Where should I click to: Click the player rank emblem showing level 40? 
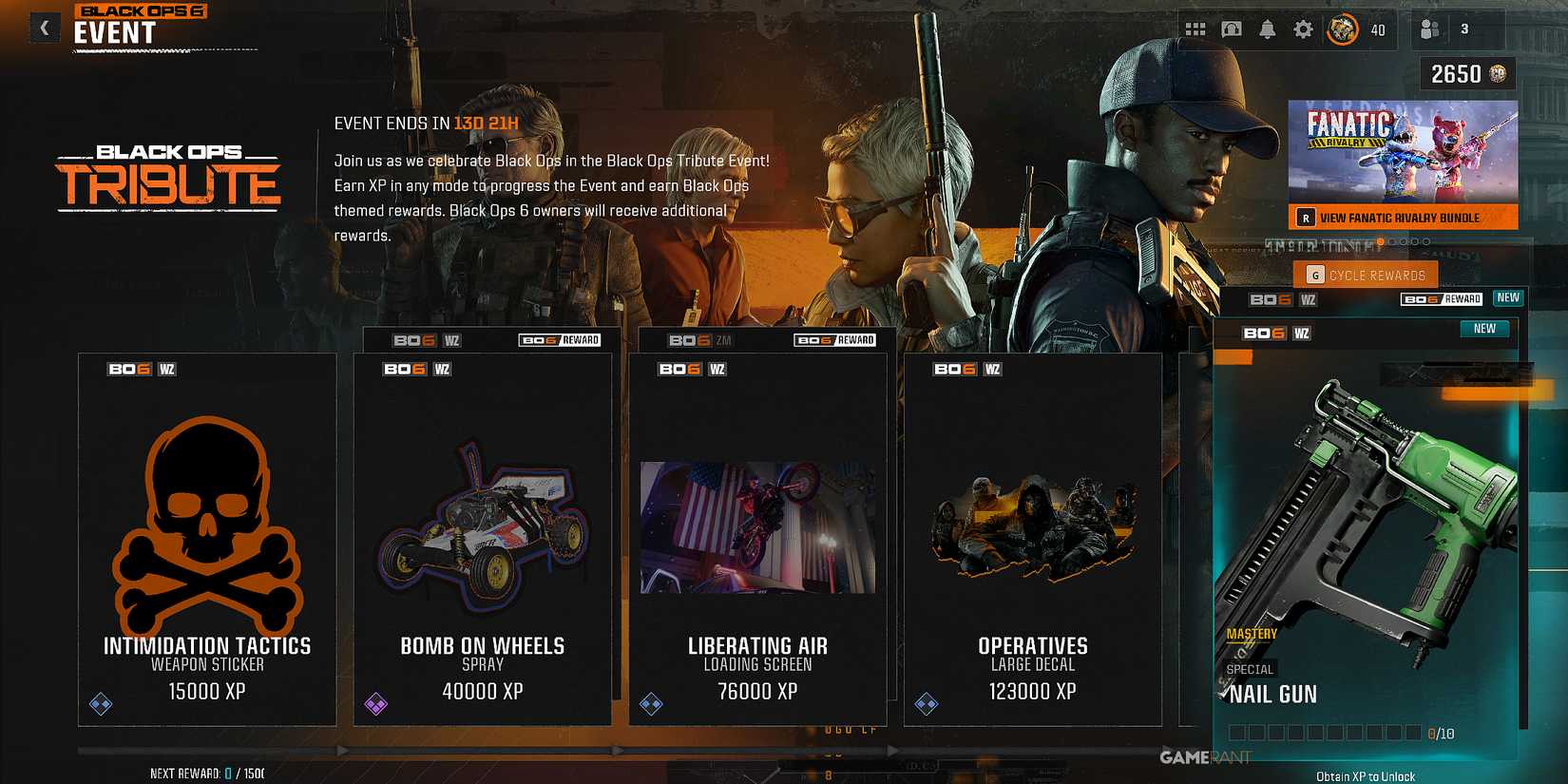(1345, 29)
